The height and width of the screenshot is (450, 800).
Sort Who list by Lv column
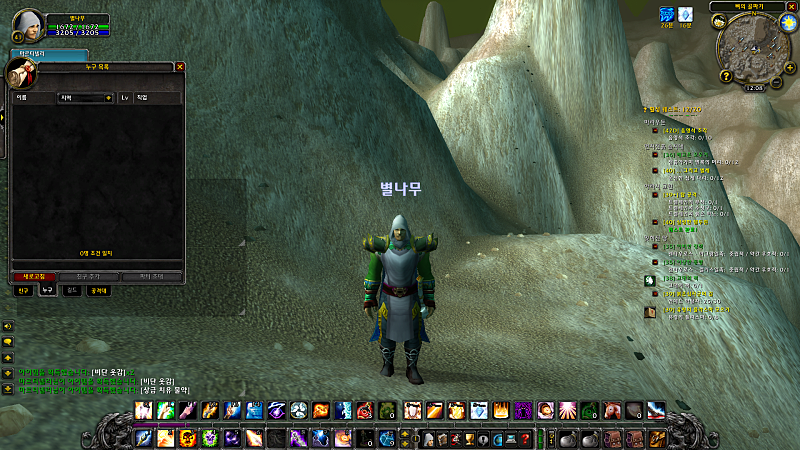(x=125, y=98)
